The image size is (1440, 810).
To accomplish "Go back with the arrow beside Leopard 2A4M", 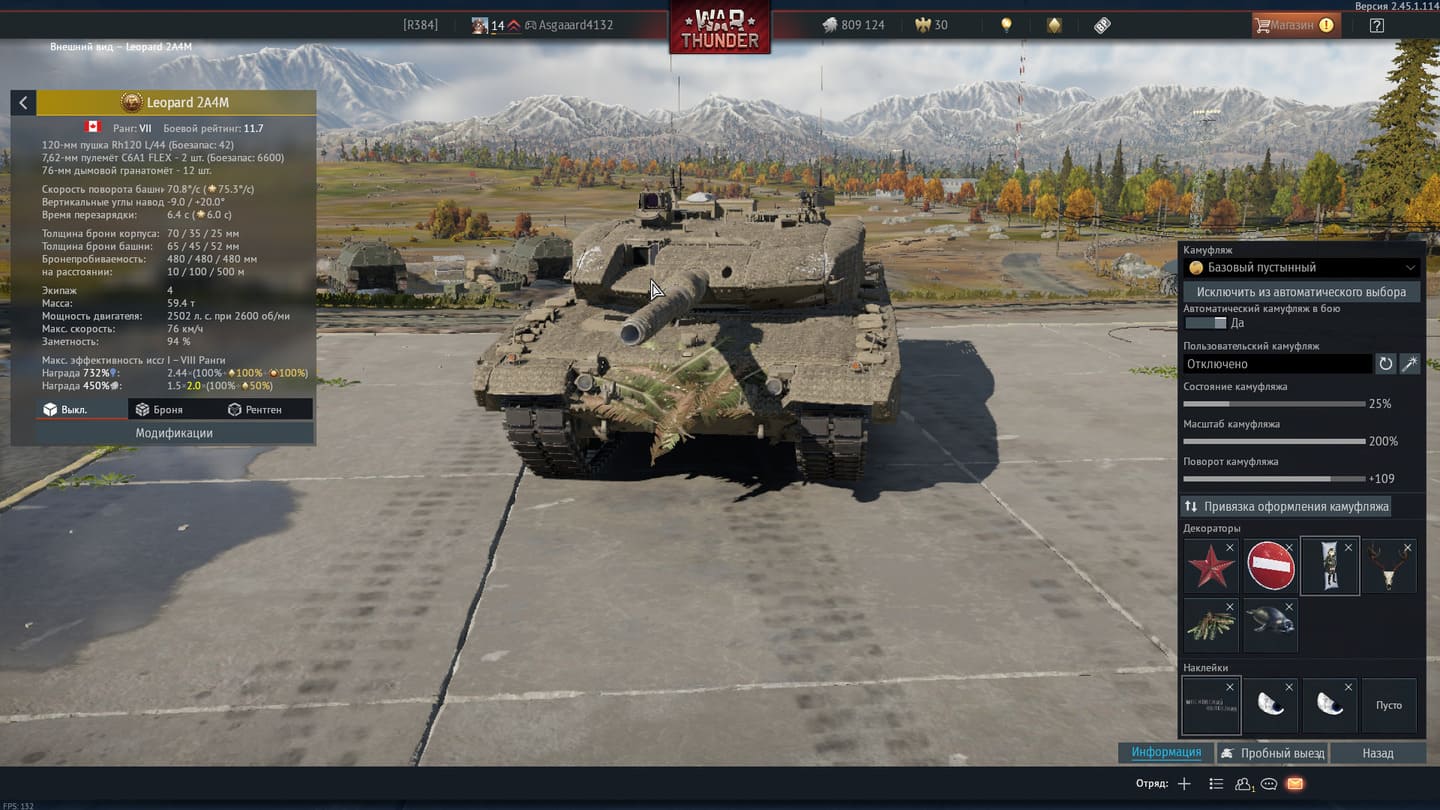I will (x=23, y=102).
